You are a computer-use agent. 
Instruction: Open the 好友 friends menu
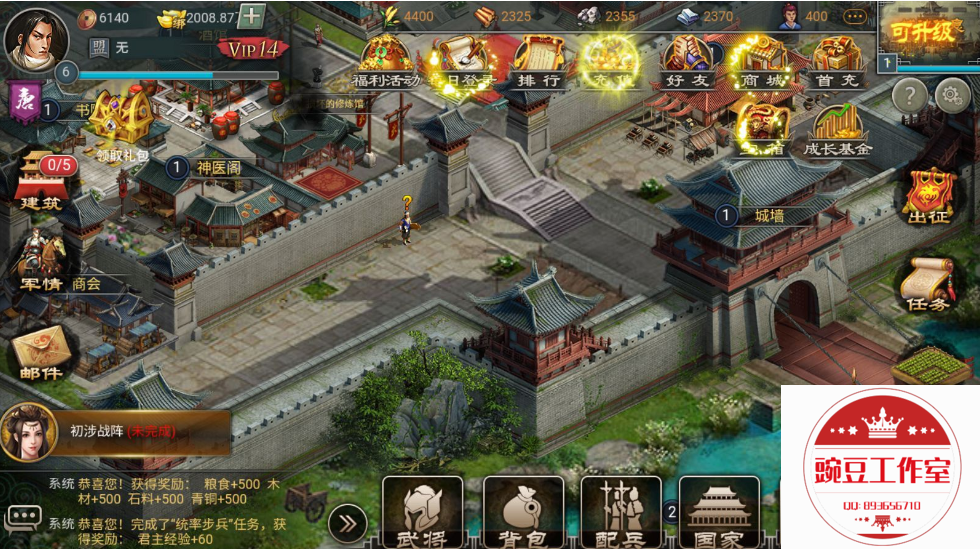(x=687, y=62)
